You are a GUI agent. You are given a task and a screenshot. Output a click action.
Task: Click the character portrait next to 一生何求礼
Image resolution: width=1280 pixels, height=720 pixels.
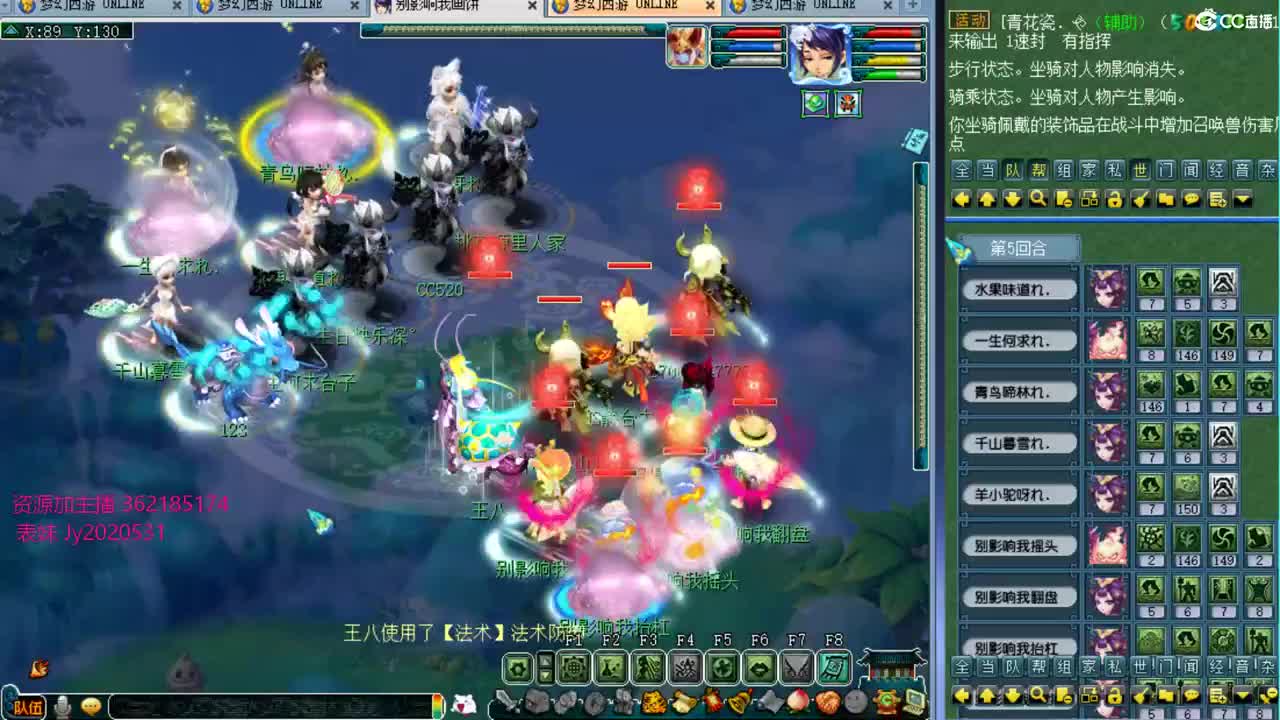(1109, 338)
